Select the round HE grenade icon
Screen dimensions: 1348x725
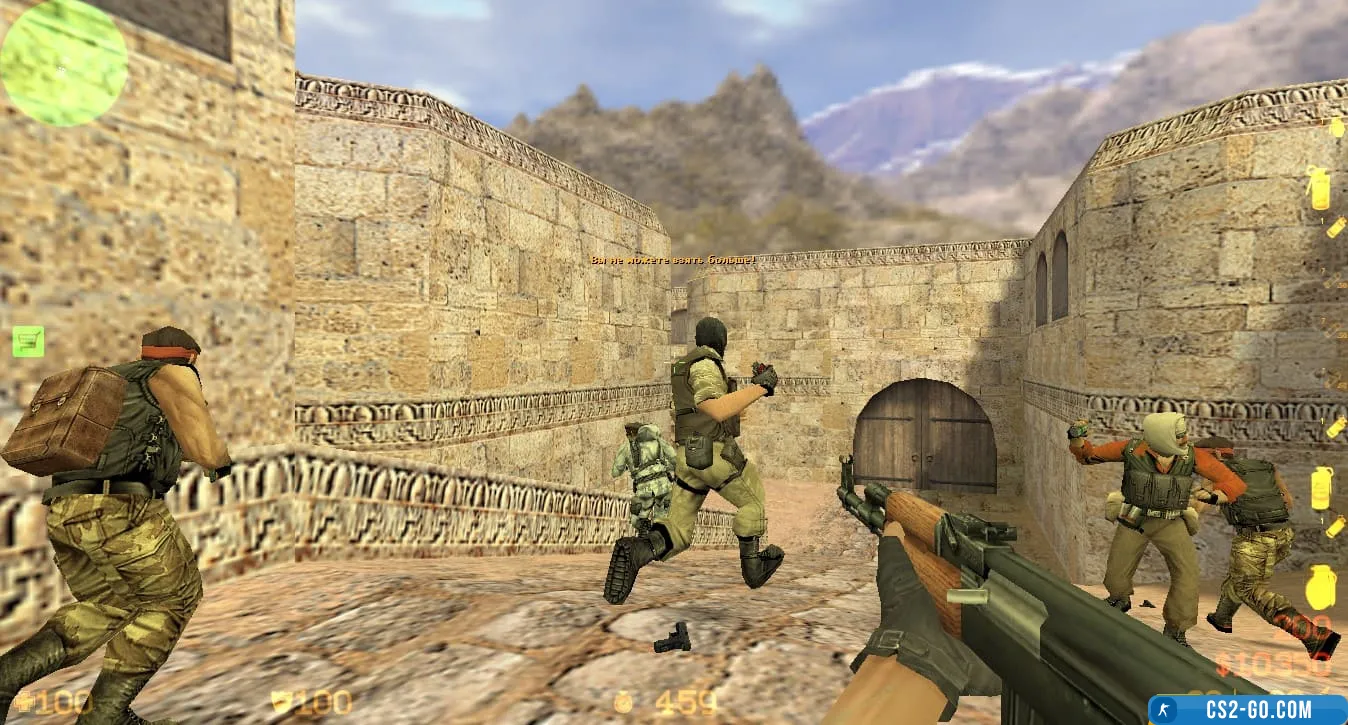pyautogui.click(x=1320, y=586)
